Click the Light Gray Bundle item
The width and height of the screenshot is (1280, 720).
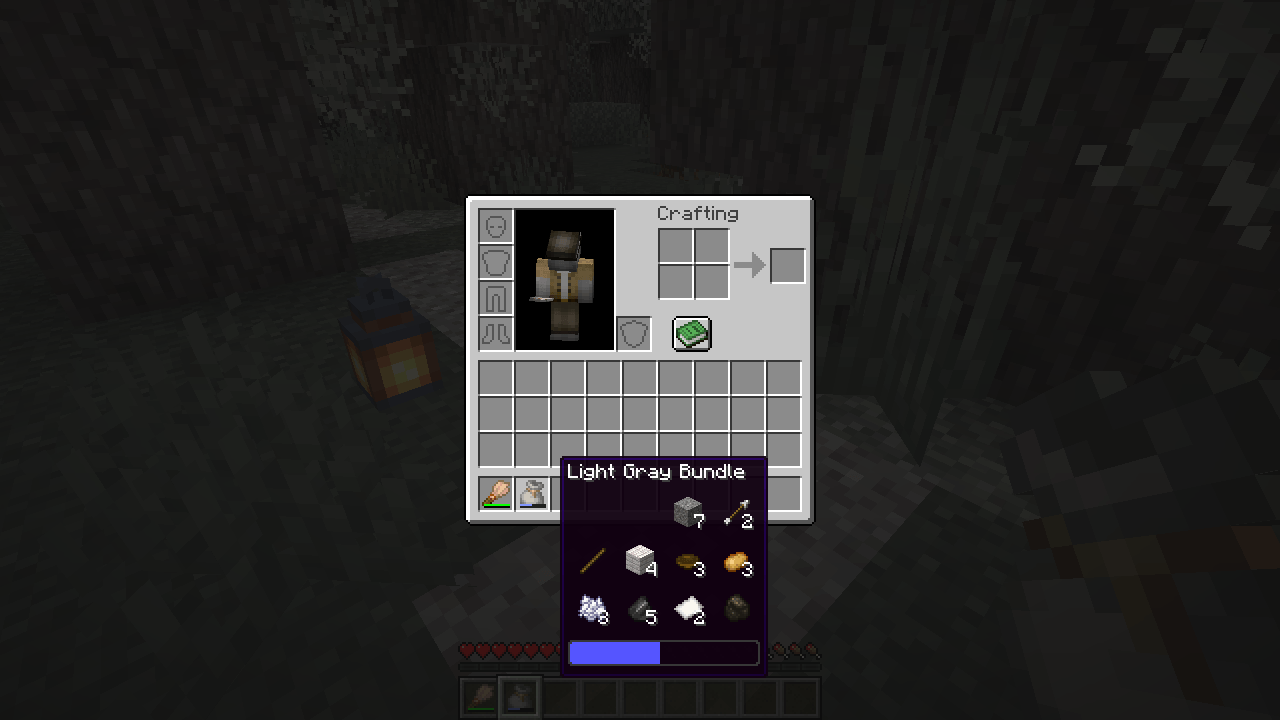(531, 493)
